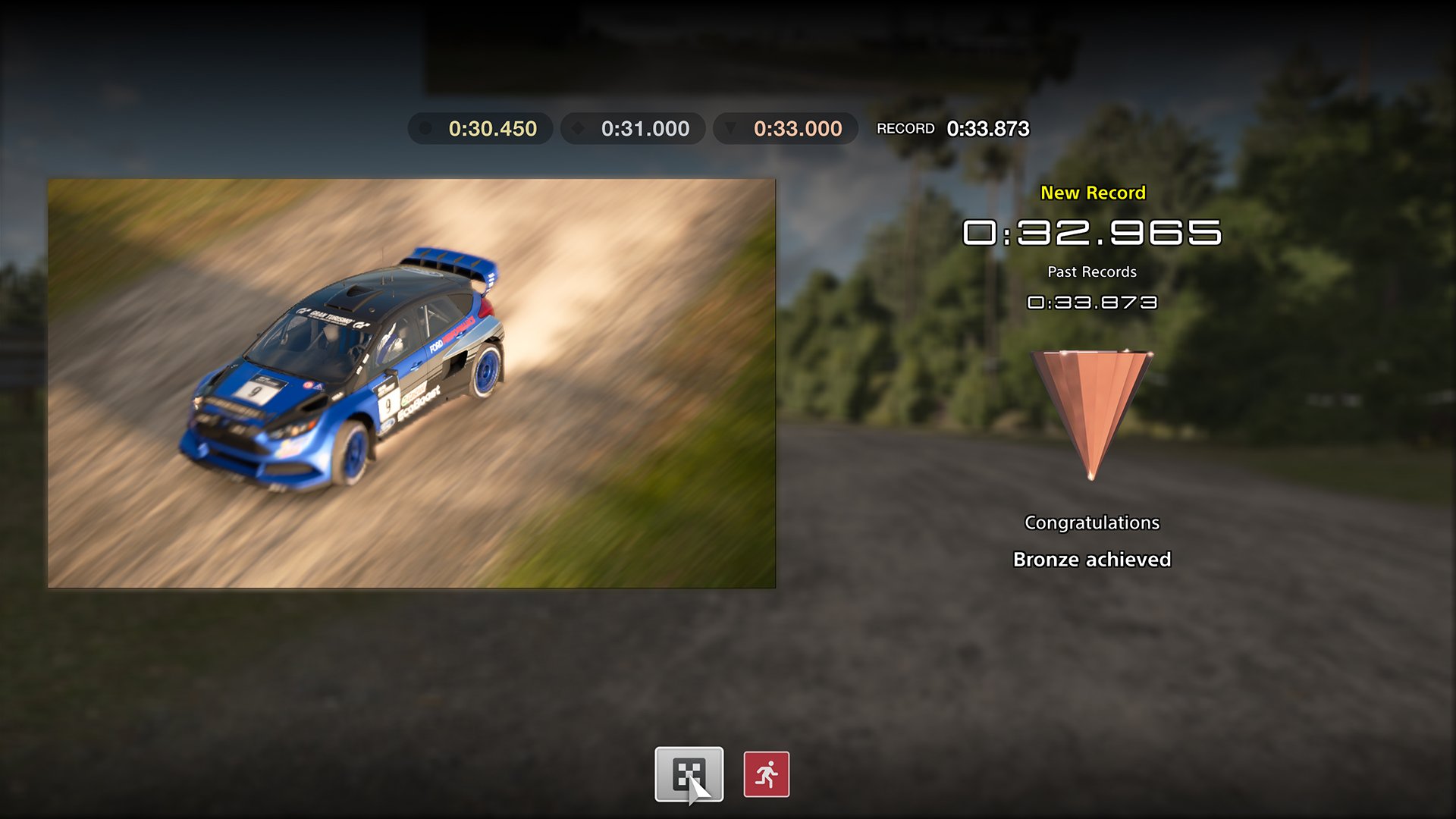Click the Congratulations message
The height and width of the screenshot is (819, 1456).
point(1092,522)
